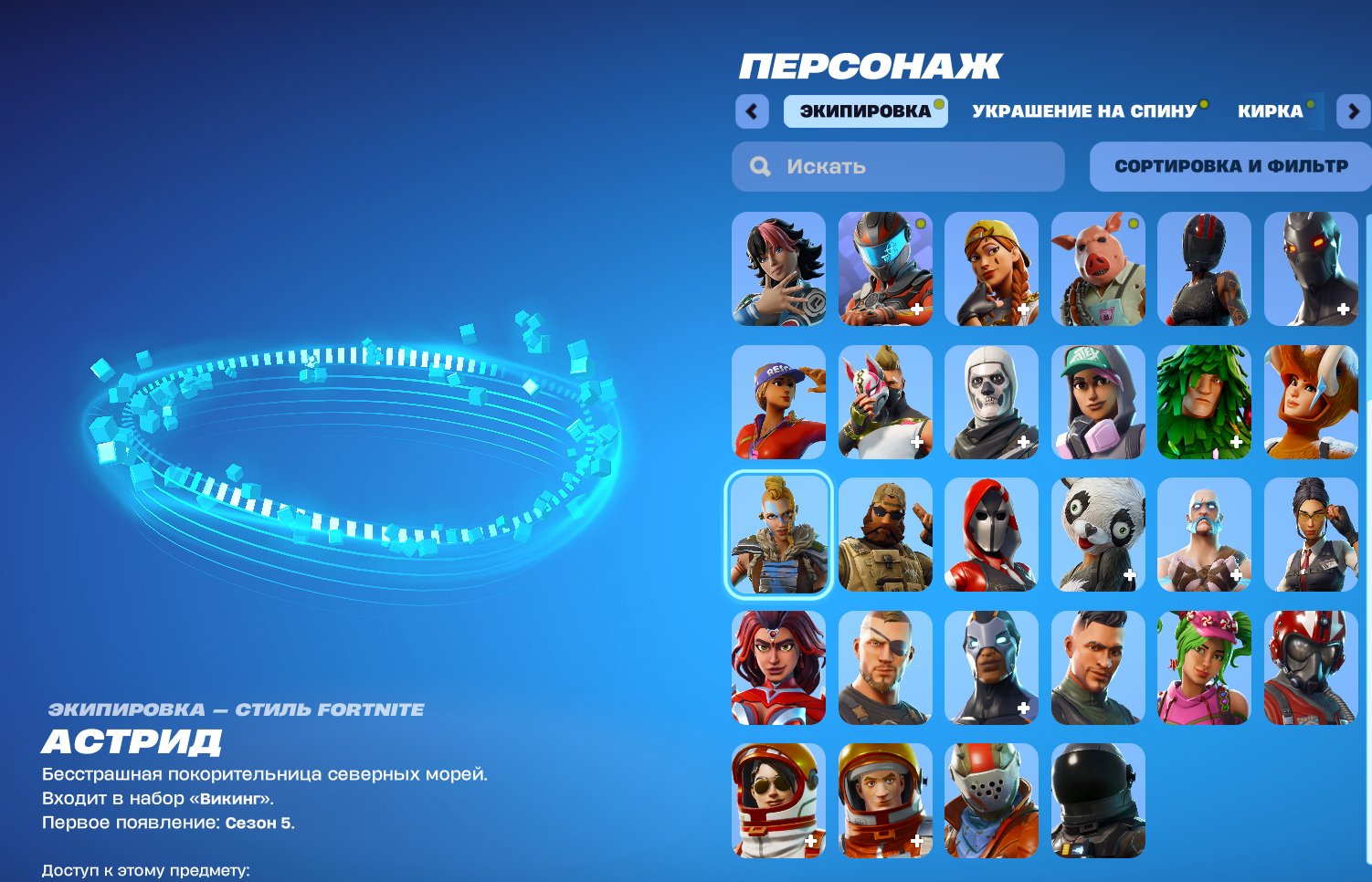Image resolution: width=1372 pixels, height=882 pixels.
Task: Select the orange astronaut outfit
Action: pos(883,801)
